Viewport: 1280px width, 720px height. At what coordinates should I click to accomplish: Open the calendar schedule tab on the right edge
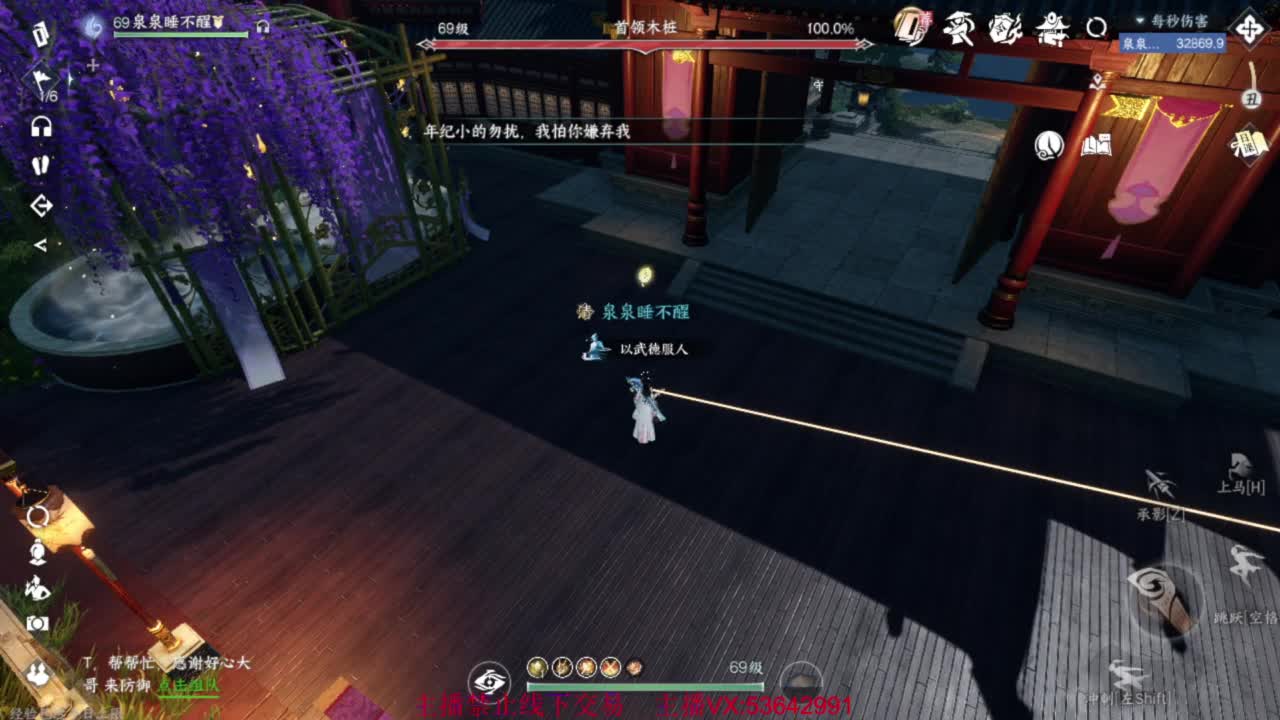(1250, 145)
